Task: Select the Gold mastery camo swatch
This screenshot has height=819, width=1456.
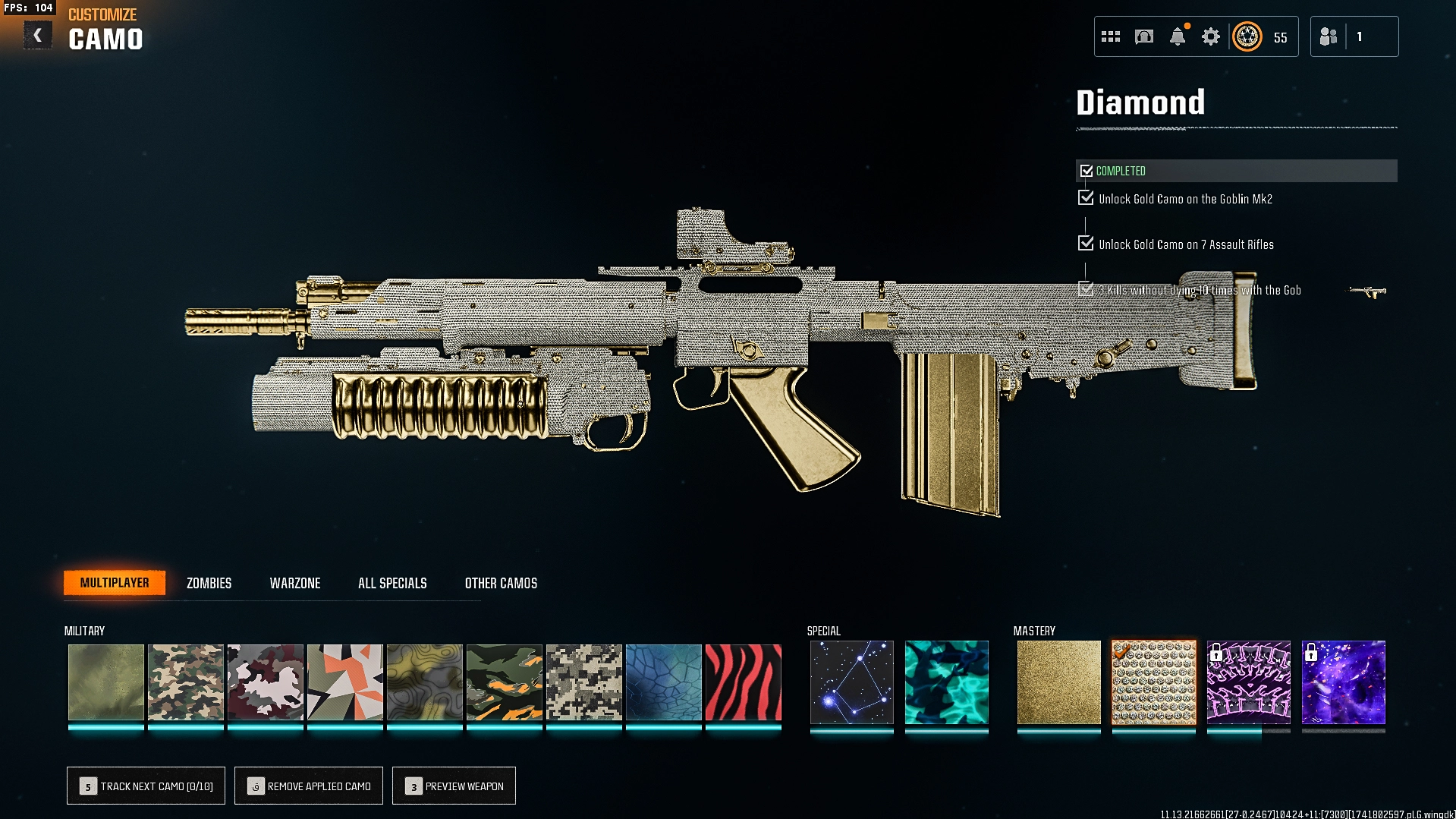Action: [x=1058, y=682]
